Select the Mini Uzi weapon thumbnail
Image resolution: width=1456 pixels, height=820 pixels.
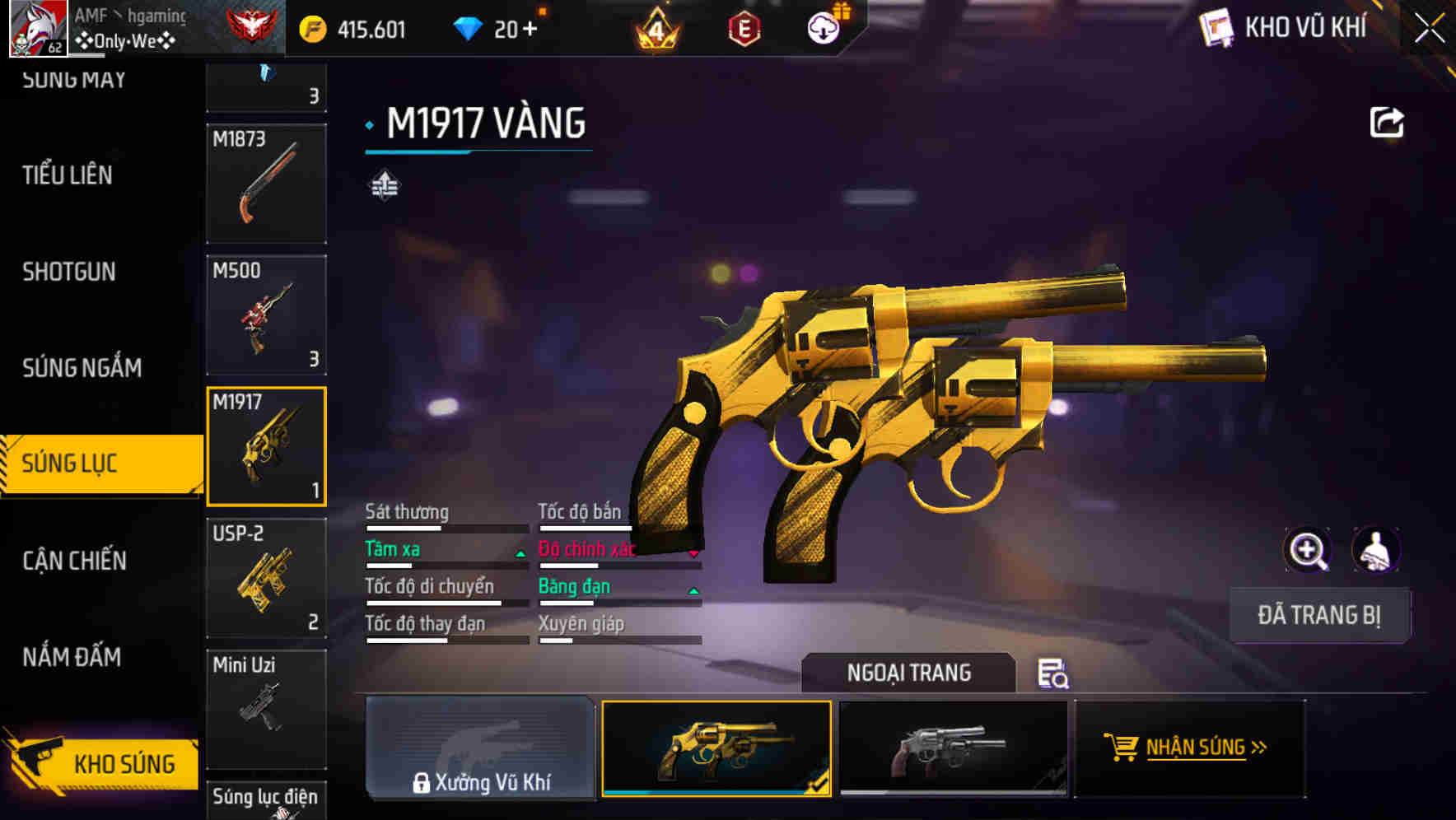(267, 708)
